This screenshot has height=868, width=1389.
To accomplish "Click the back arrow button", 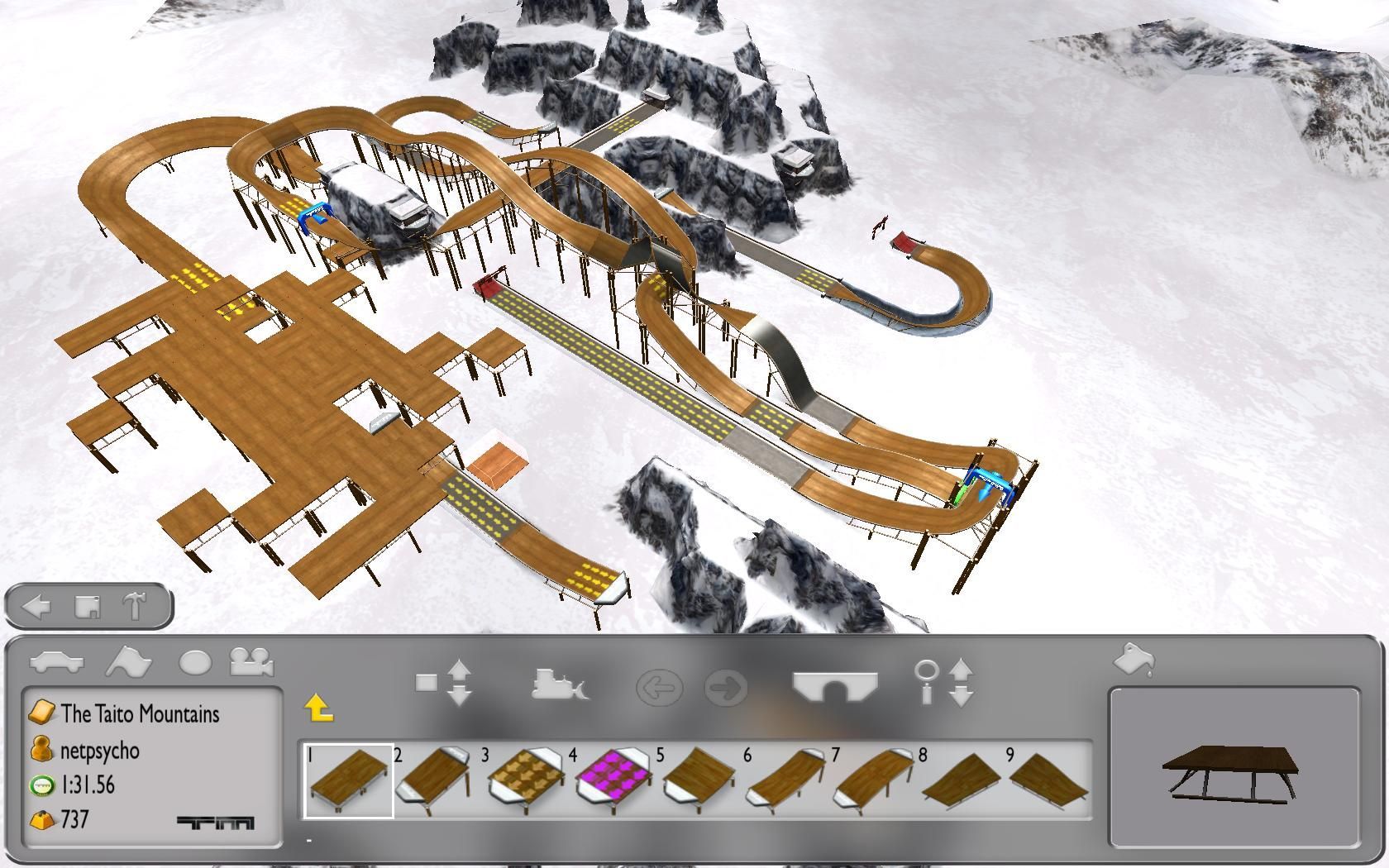I will (36, 607).
